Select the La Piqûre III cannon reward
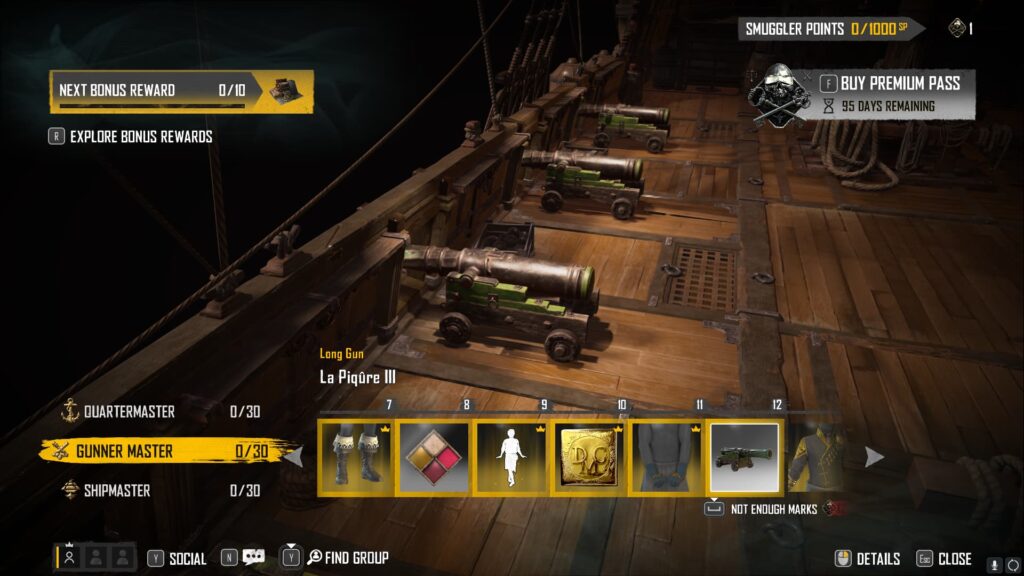This screenshot has width=1024, height=576. (x=744, y=457)
